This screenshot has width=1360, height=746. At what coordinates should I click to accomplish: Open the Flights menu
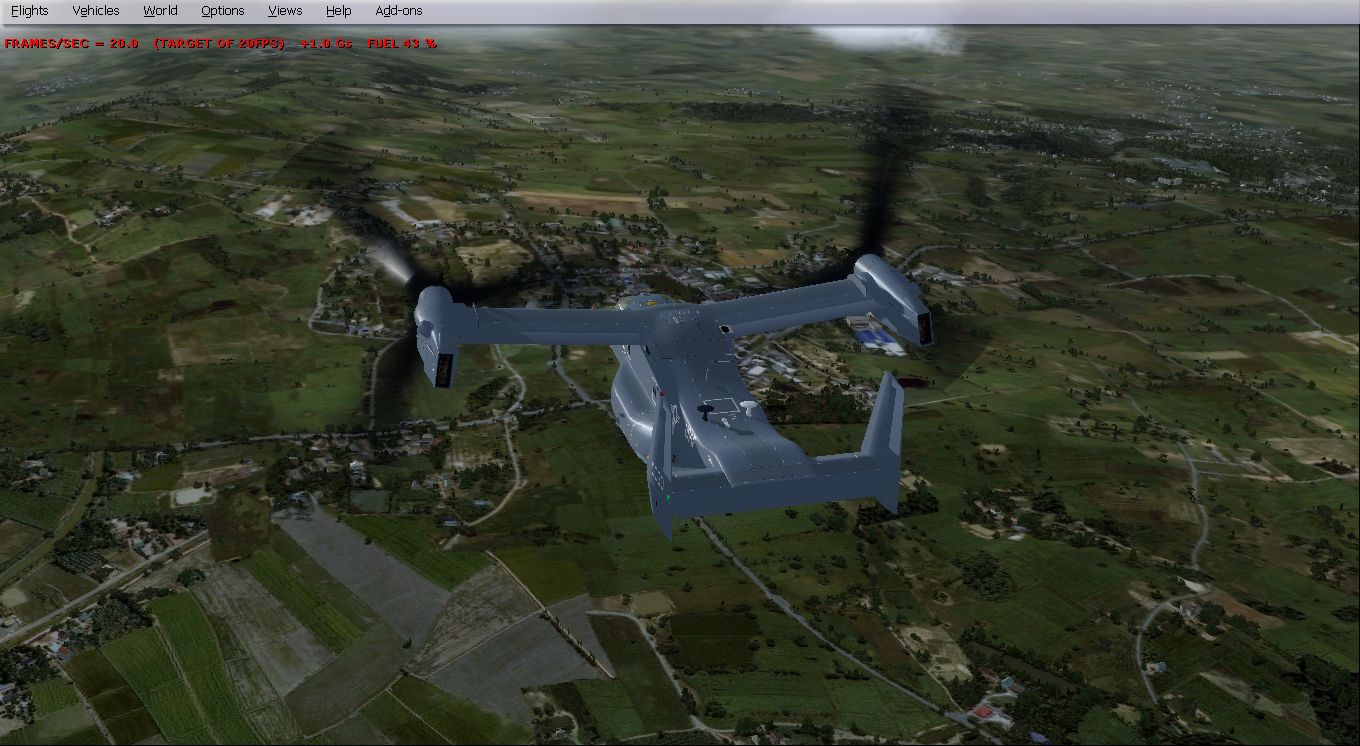coord(29,11)
